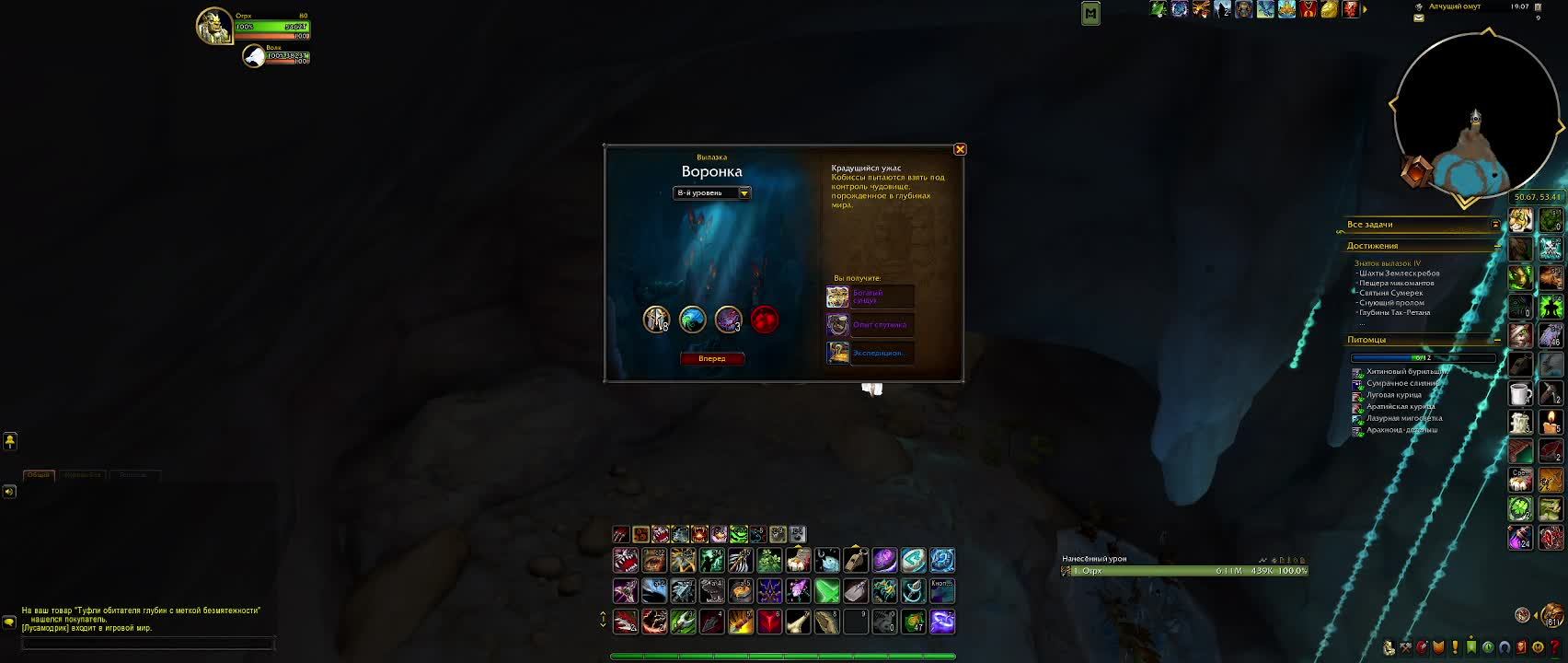This screenshot has height=663, width=1568.
Task: Switch to the 'Общий' chat tab
Action: [x=40, y=475]
